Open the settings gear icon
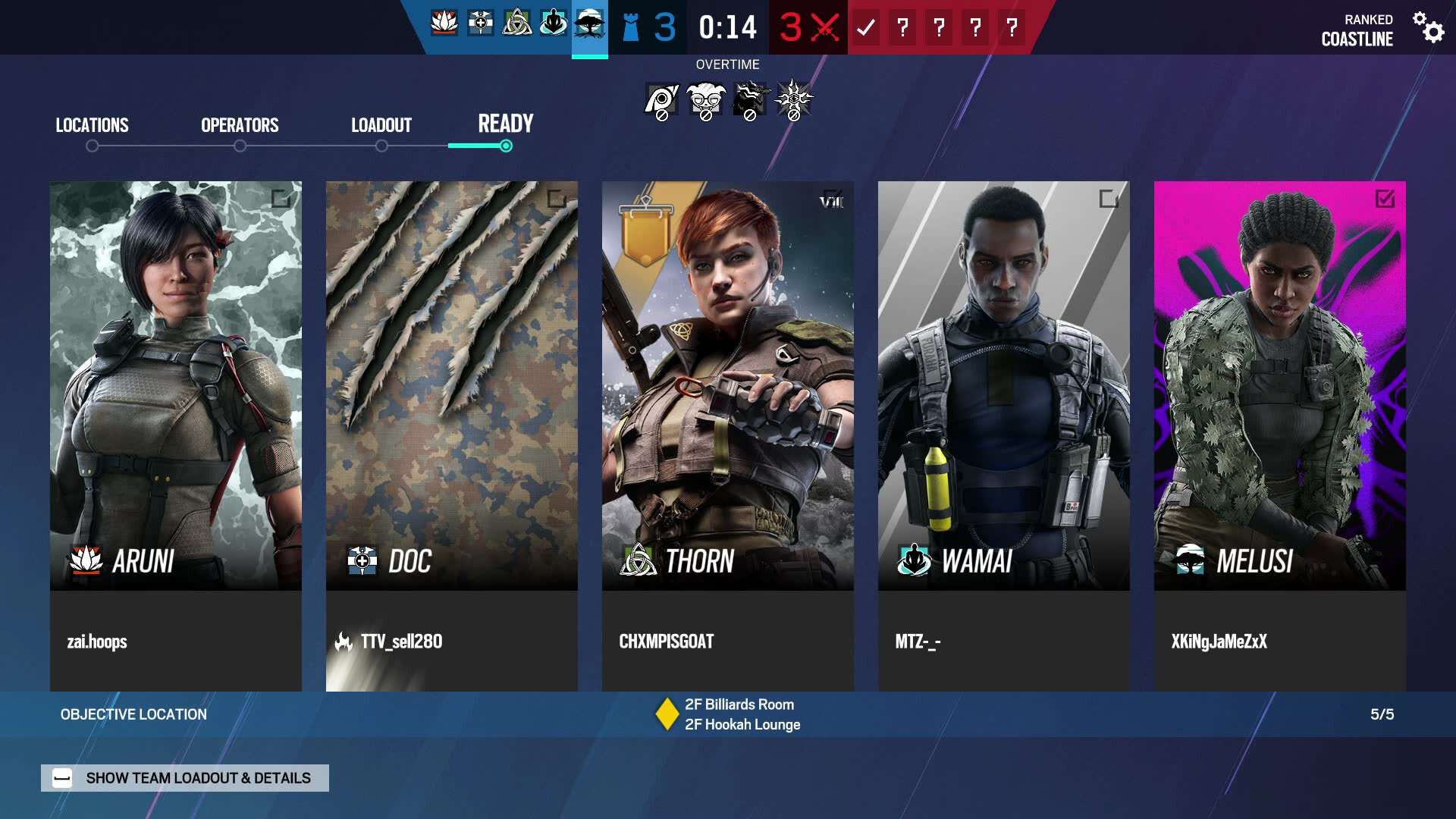The height and width of the screenshot is (819, 1456). (1429, 27)
